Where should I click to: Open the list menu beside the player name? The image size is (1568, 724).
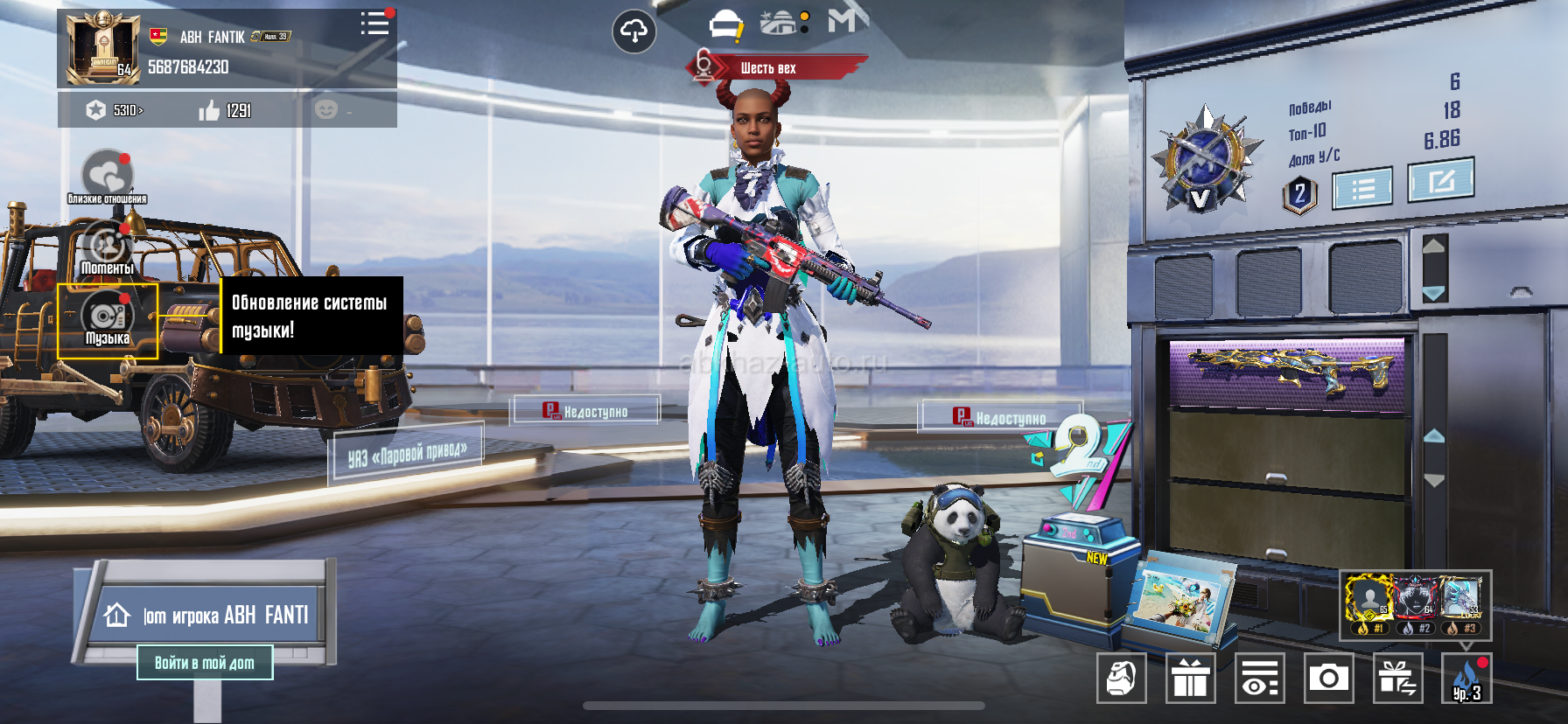pos(374,24)
